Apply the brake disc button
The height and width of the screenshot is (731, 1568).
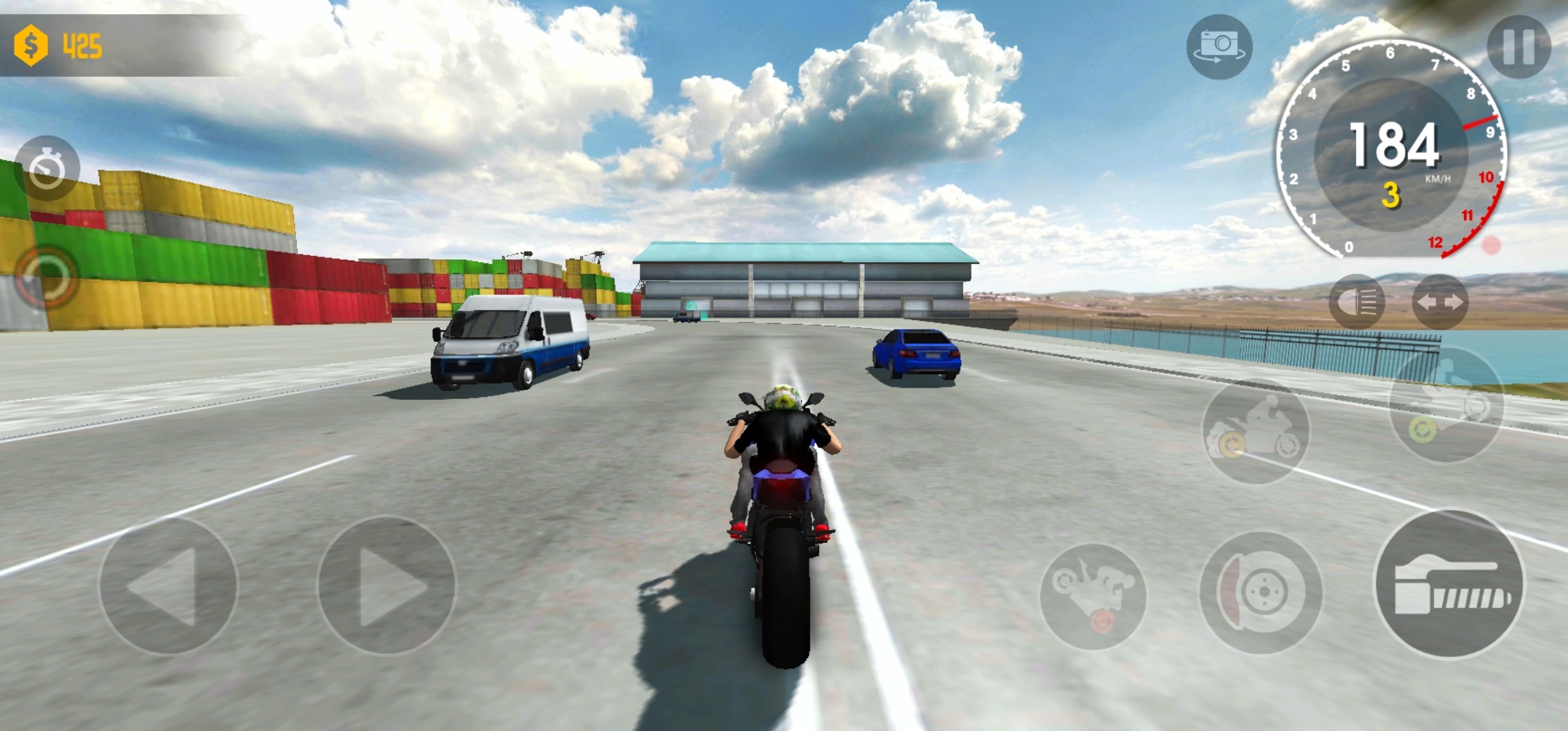[1260, 592]
